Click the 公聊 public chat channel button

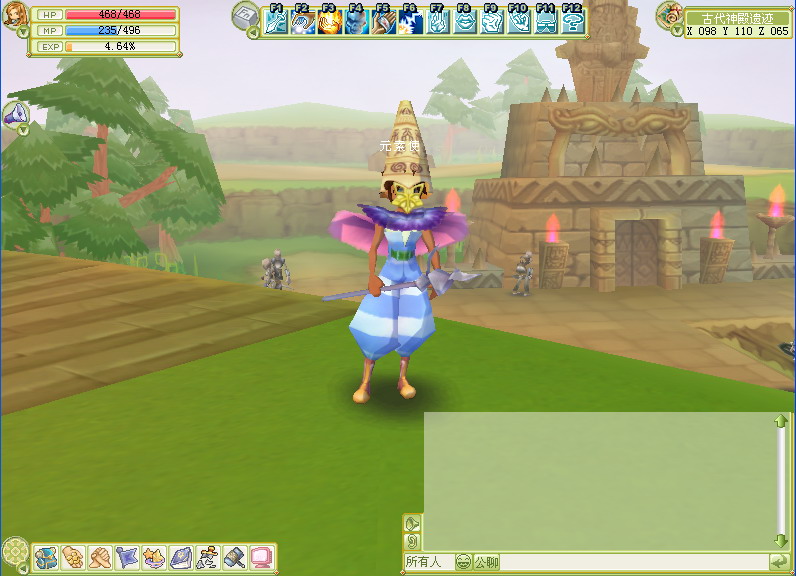pyautogui.click(x=486, y=562)
